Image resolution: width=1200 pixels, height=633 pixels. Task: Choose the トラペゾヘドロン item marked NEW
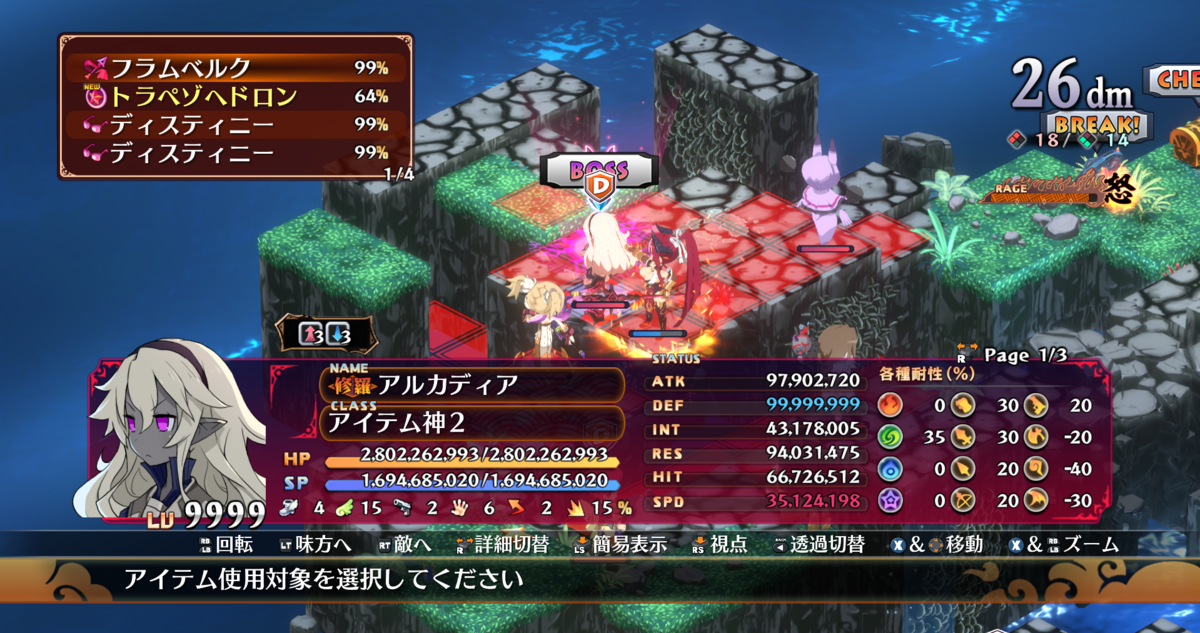click(235, 97)
